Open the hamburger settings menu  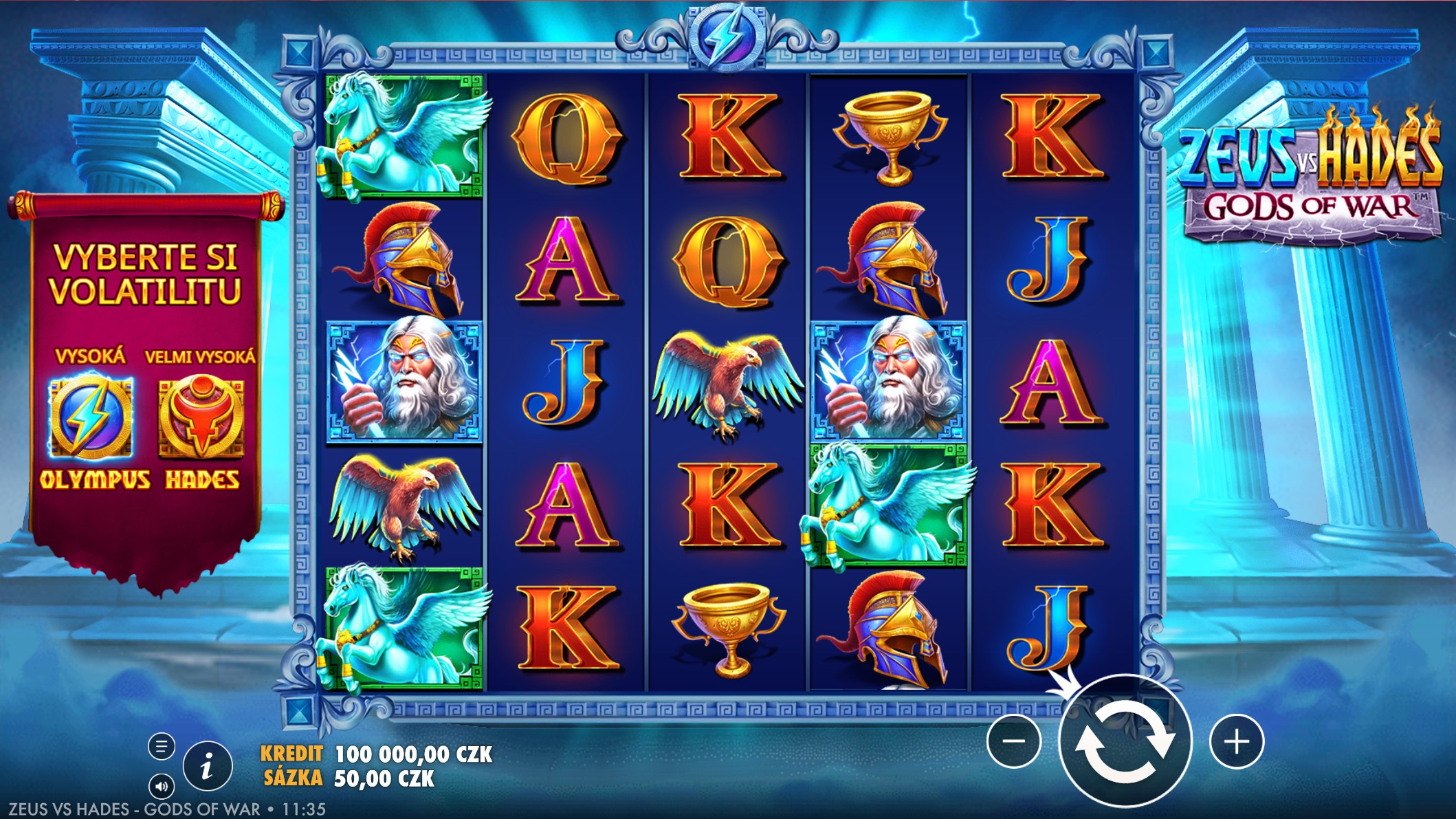coord(162,746)
